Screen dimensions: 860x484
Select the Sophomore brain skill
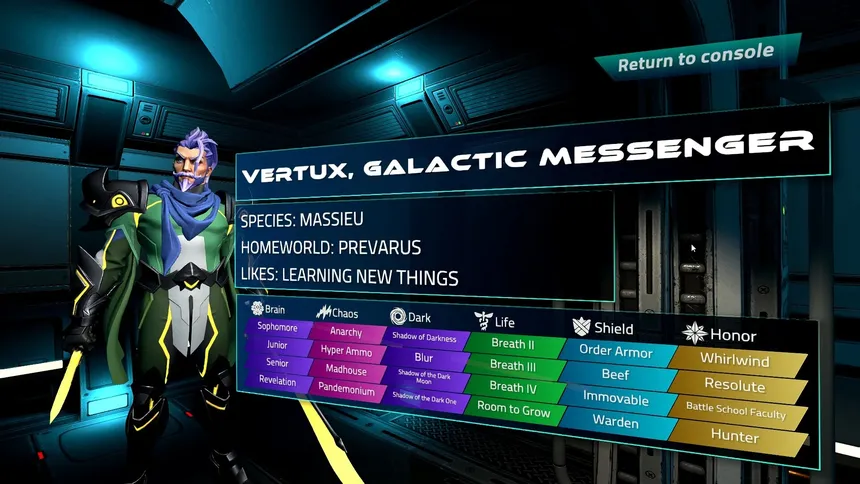pyautogui.click(x=277, y=327)
